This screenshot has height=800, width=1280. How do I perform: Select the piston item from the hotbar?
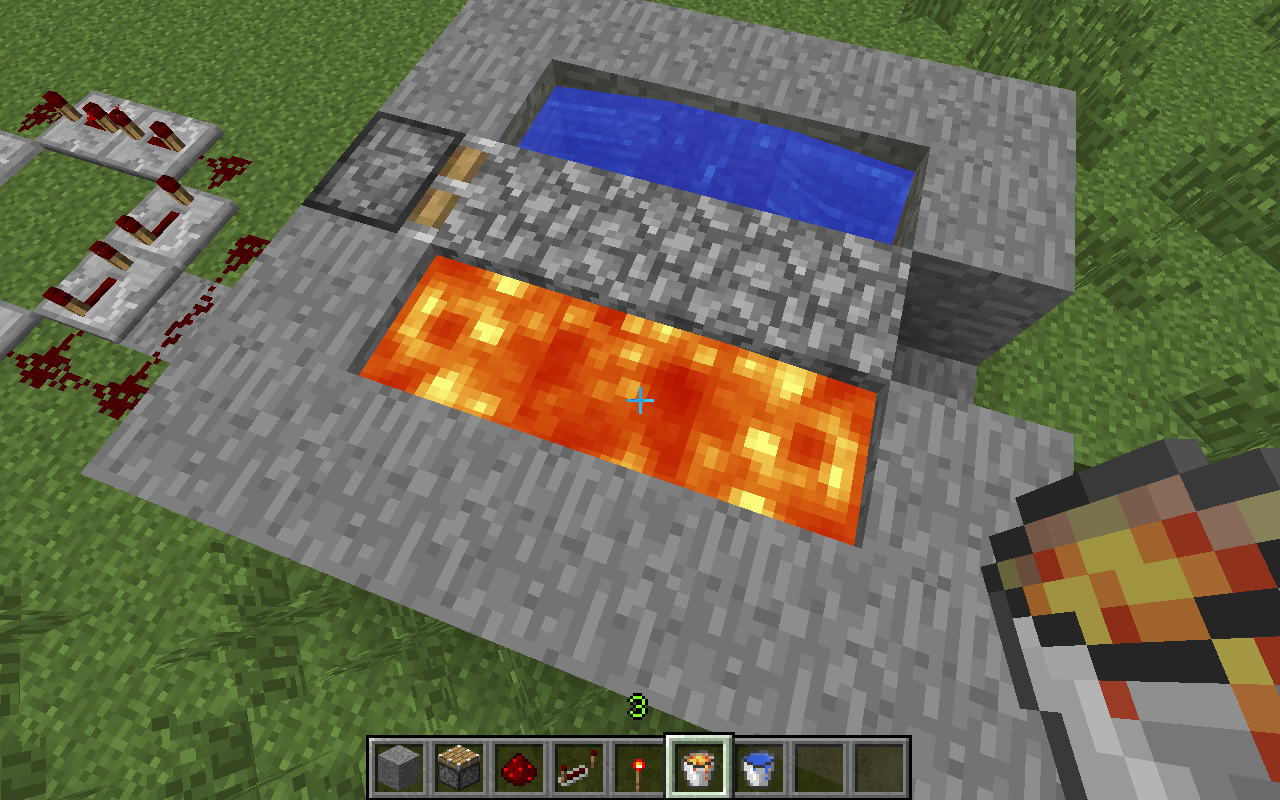point(459,770)
